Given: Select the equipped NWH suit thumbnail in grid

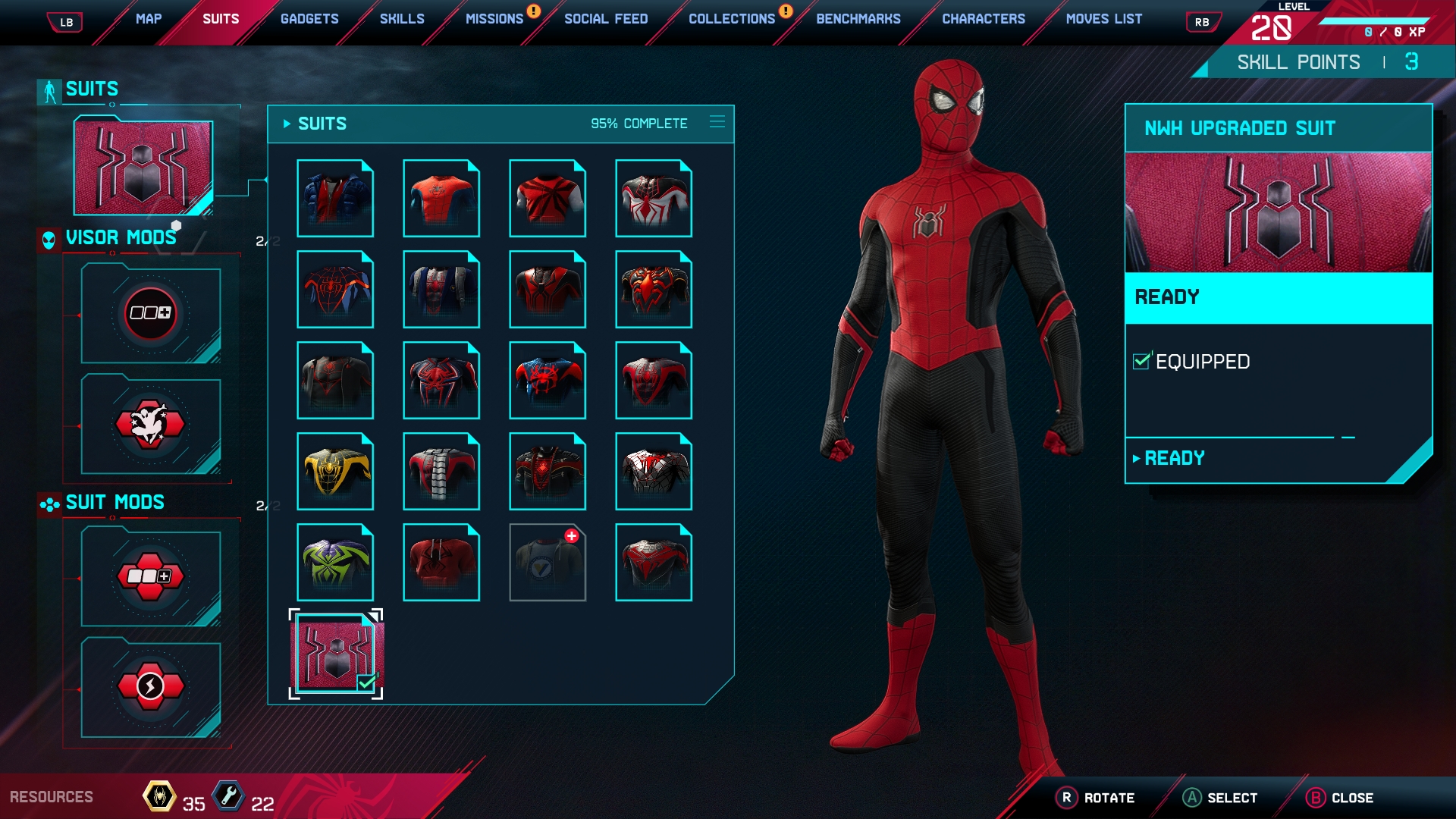Looking at the screenshot, I should [336, 654].
